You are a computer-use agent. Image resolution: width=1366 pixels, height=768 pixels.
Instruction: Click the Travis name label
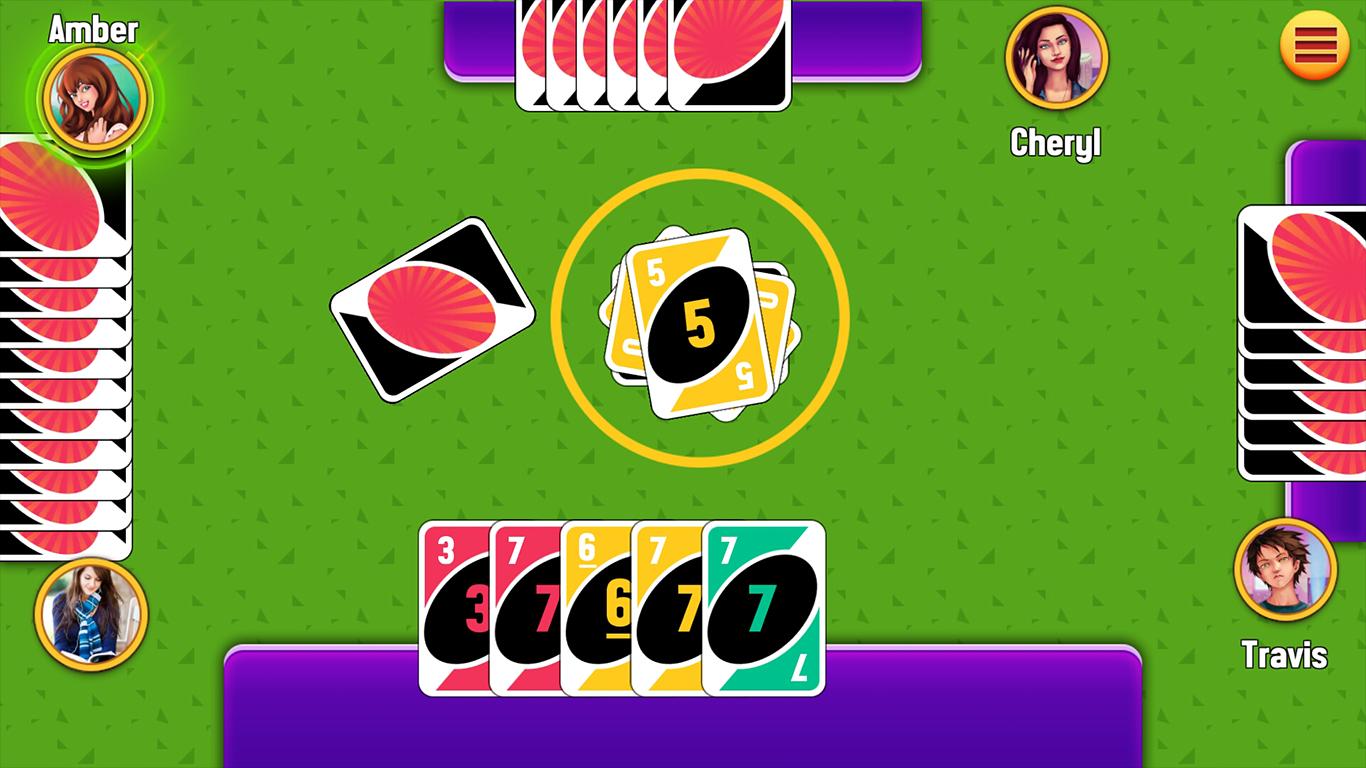pyautogui.click(x=1288, y=654)
